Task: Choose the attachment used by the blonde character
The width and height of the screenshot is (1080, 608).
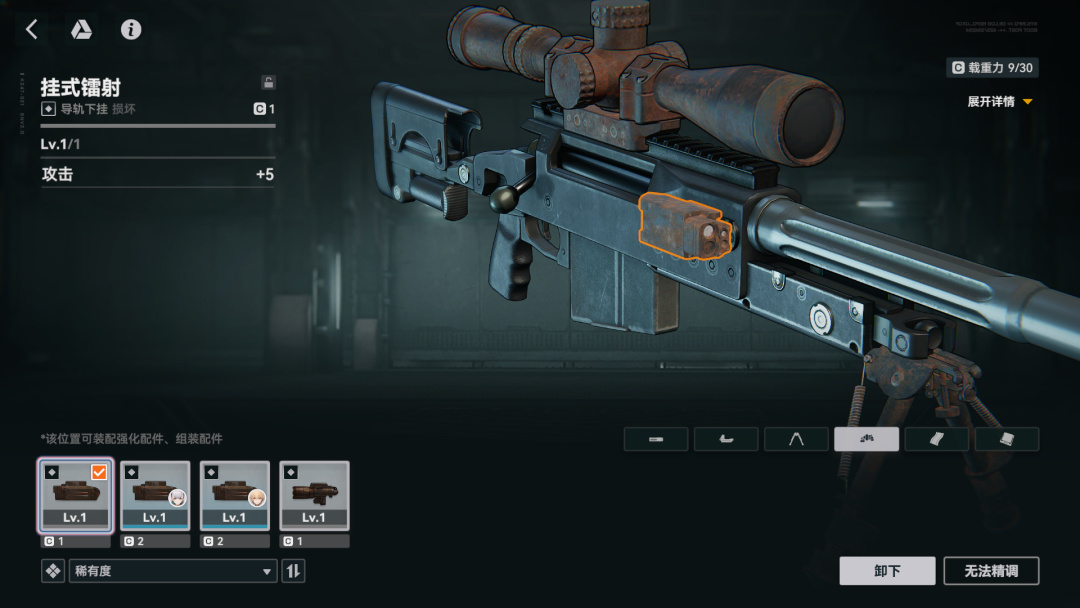Action: click(235, 495)
